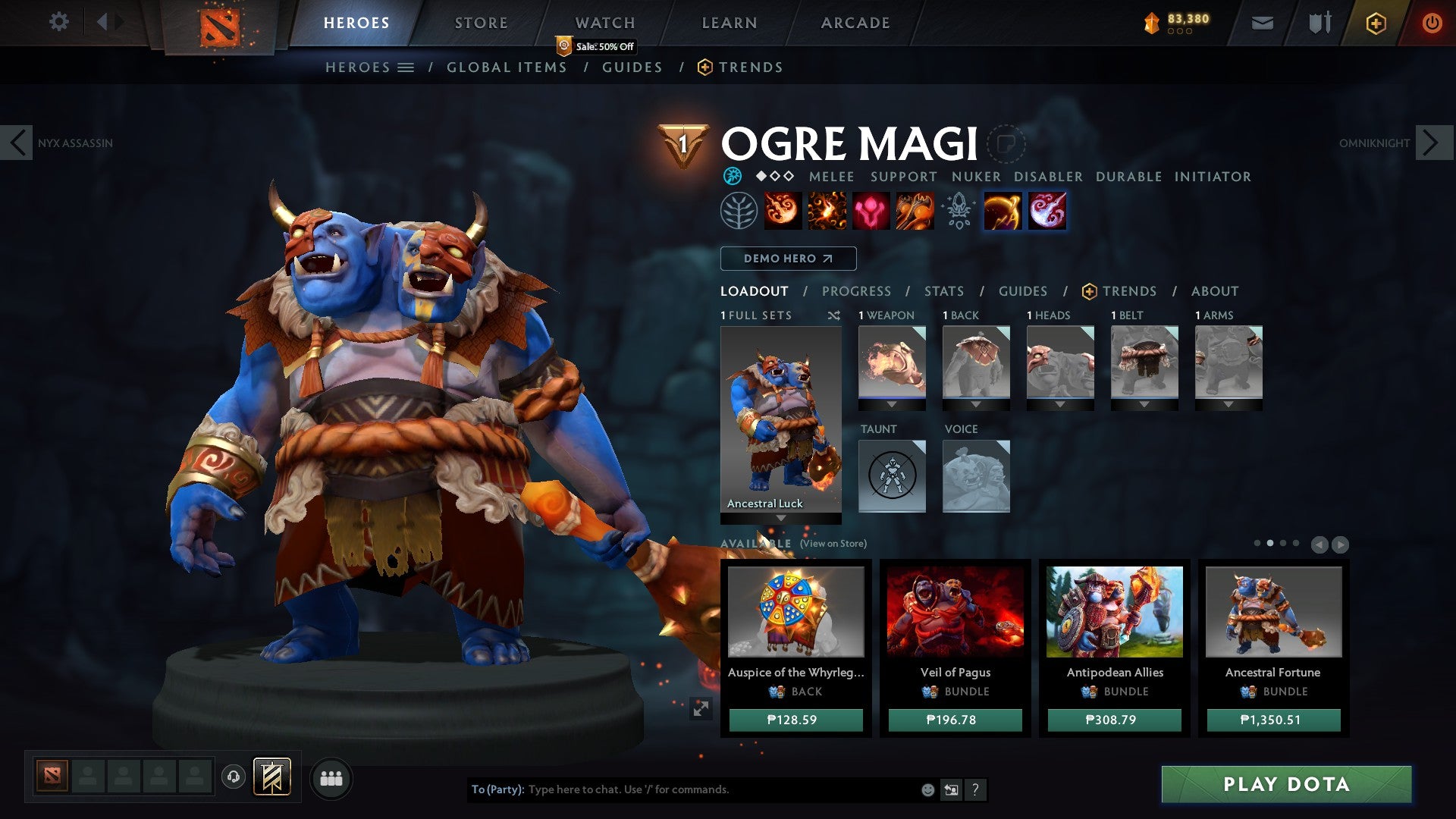Click the armory shield and sword icon
Image resolution: width=1456 pixels, height=819 pixels.
pos(1319,23)
